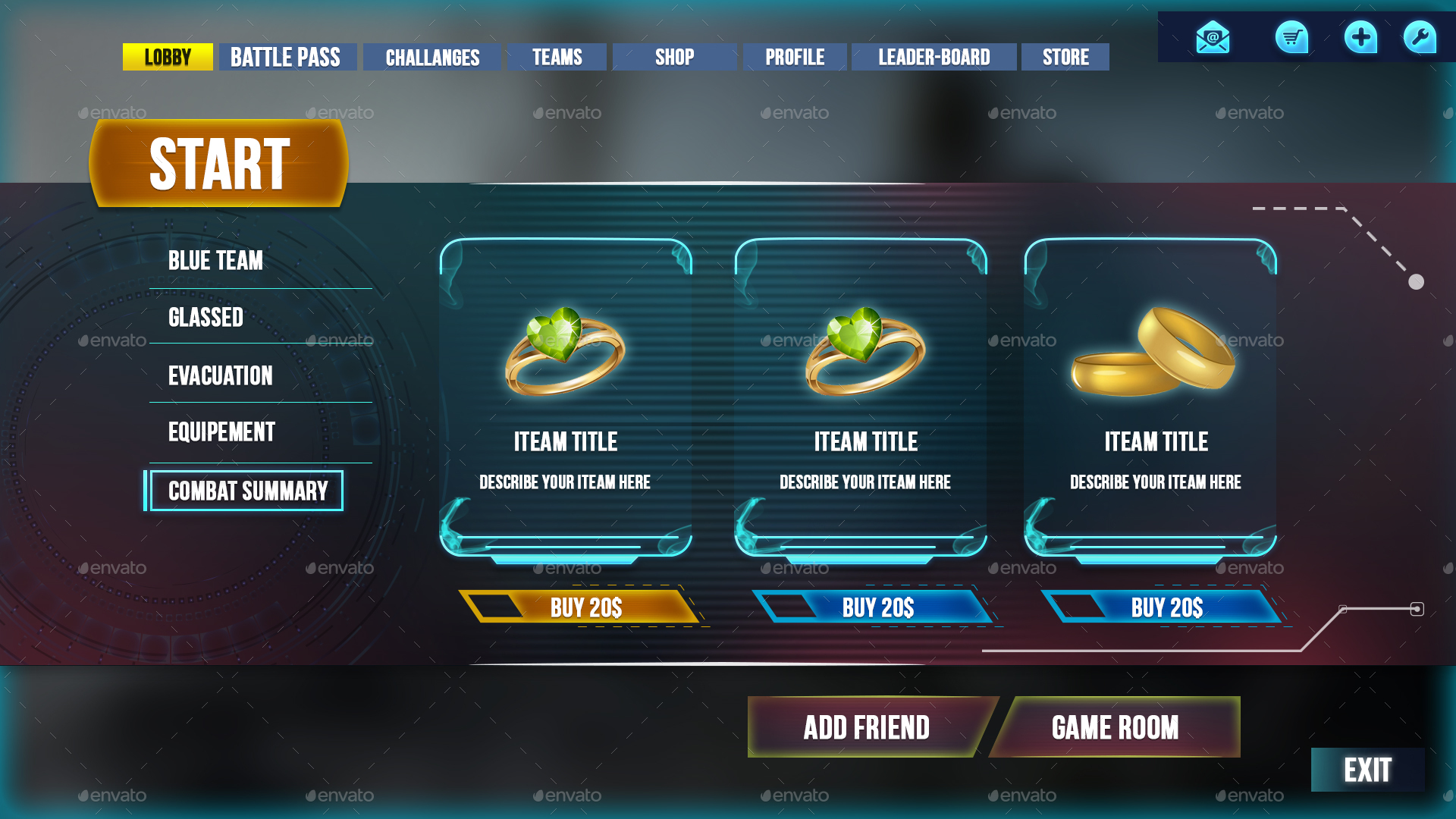Open the Leader-Board tab
The width and height of the screenshot is (1456, 819).
click(934, 57)
